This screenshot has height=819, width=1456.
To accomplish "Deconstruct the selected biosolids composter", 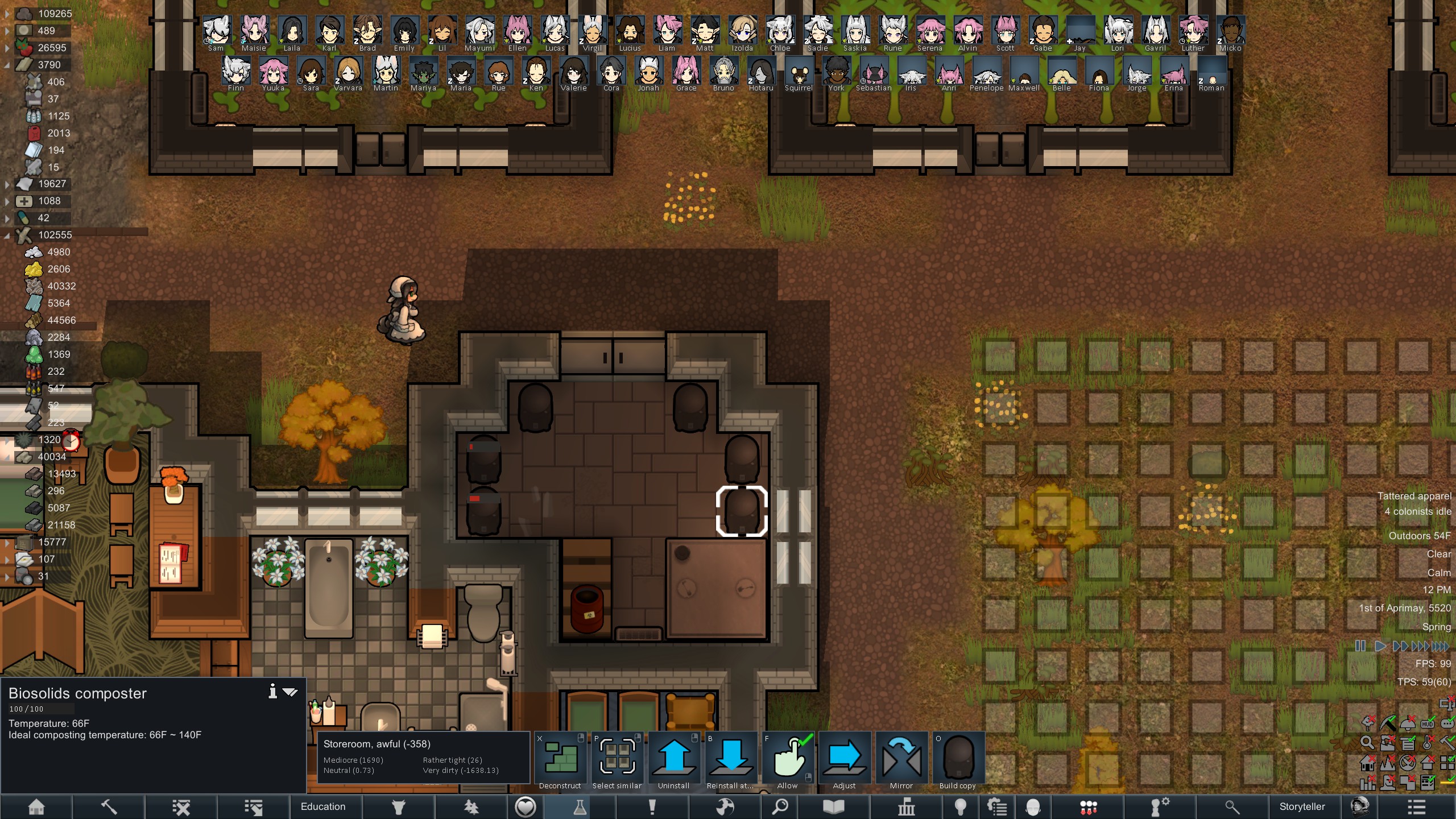I will click(560, 760).
